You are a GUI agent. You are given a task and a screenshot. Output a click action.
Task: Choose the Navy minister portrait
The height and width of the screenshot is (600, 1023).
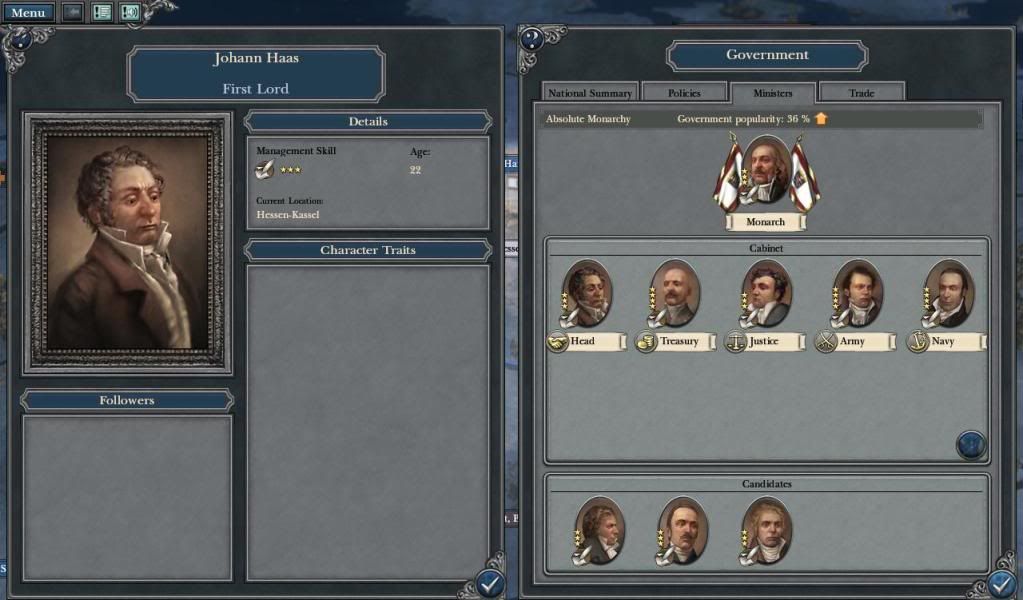click(948, 293)
